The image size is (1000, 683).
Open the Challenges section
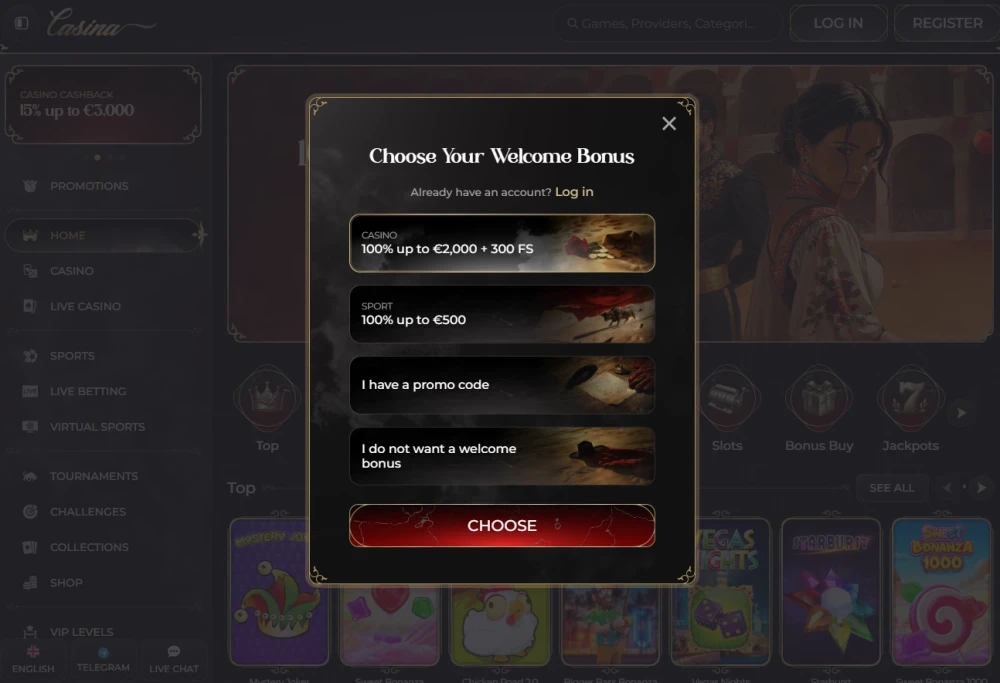pyautogui.click(x=88, y=512)
